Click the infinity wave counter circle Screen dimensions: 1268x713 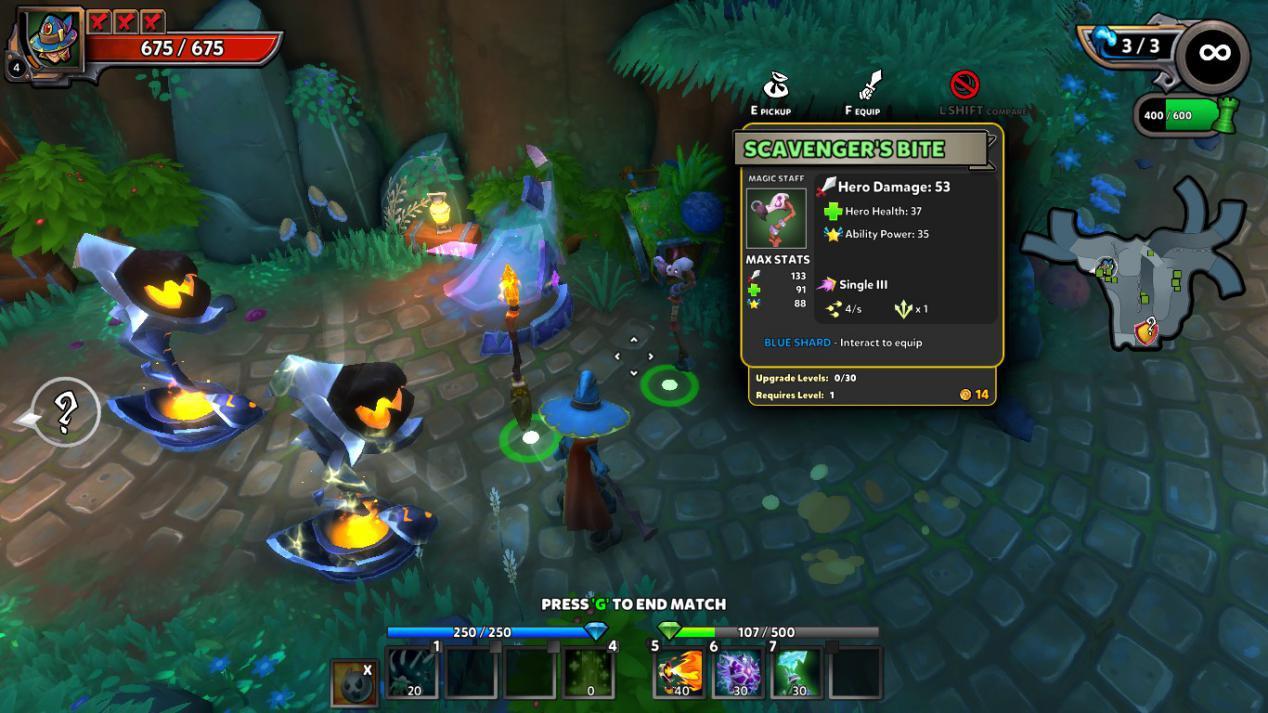pyautogui.click(x=1212, y=56)
